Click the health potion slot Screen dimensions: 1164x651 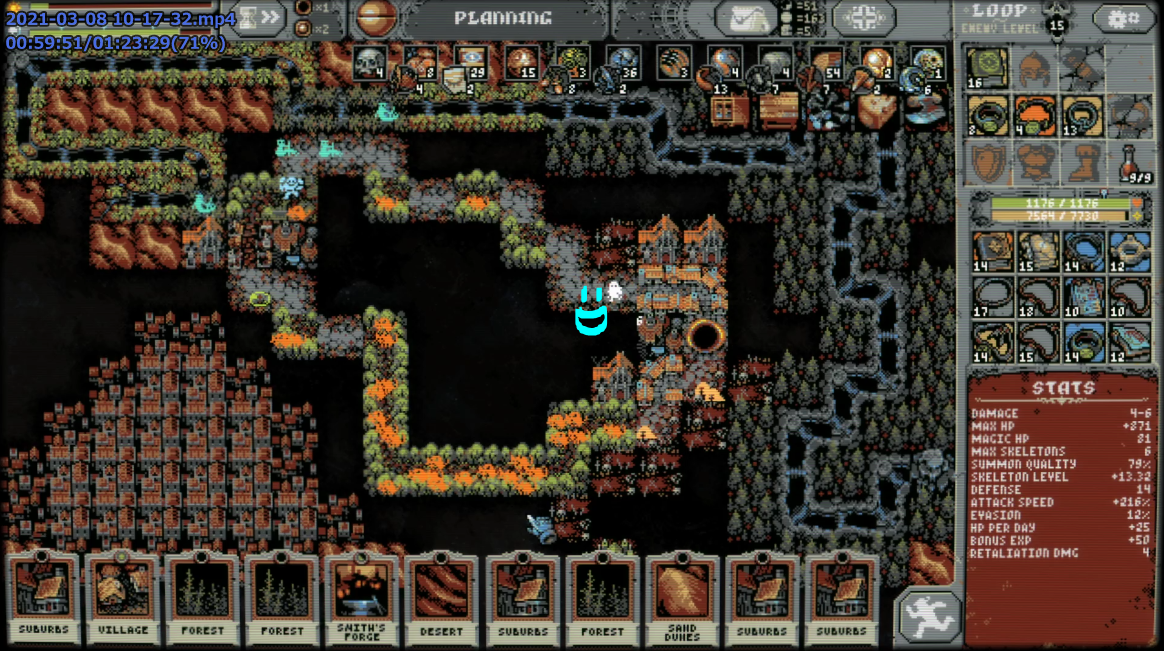tap(1129, 162)
